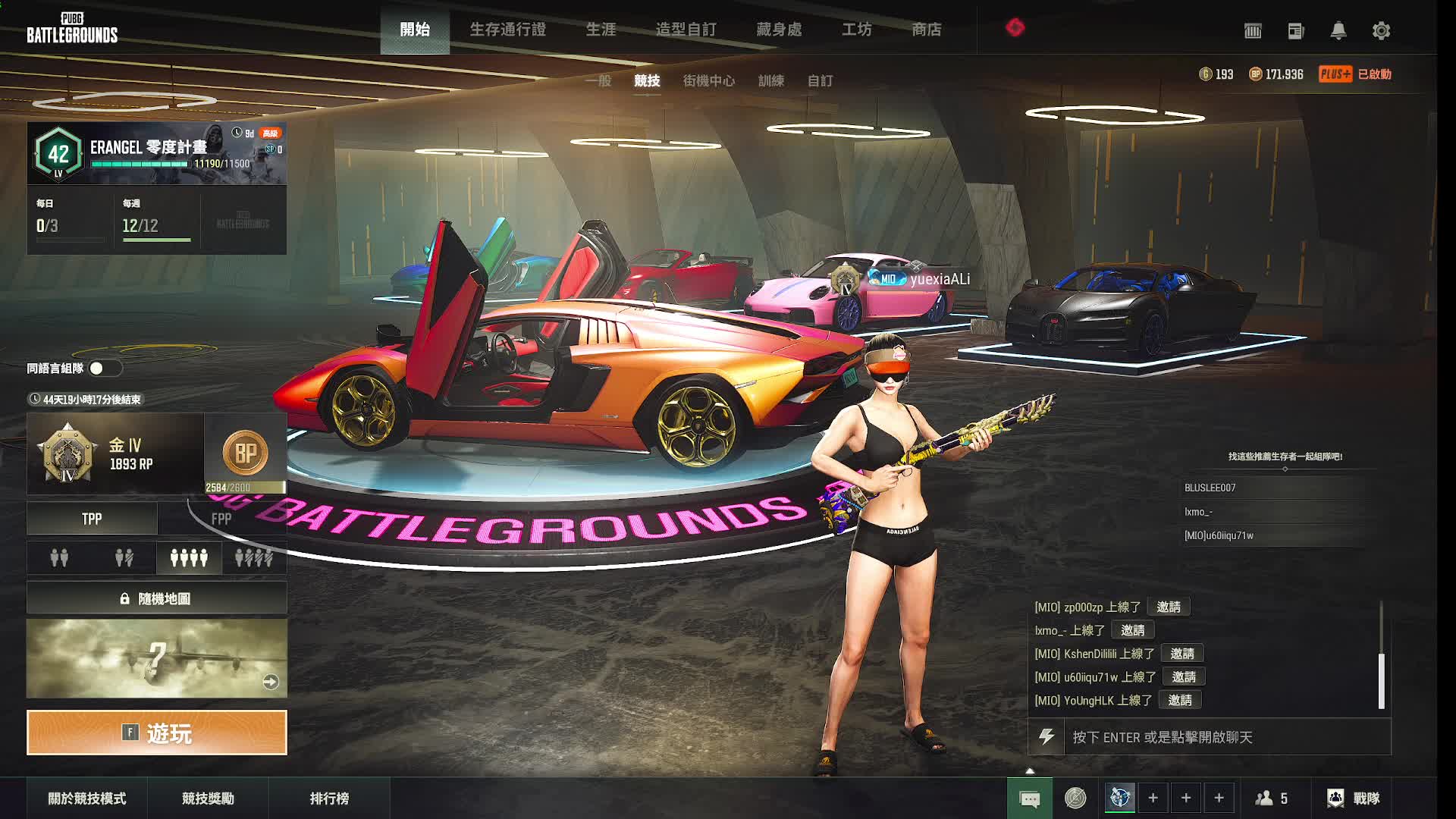The image size is (1456, 819).
Task: Switch to the 商店 store tab
Action: tap(926, 30)
